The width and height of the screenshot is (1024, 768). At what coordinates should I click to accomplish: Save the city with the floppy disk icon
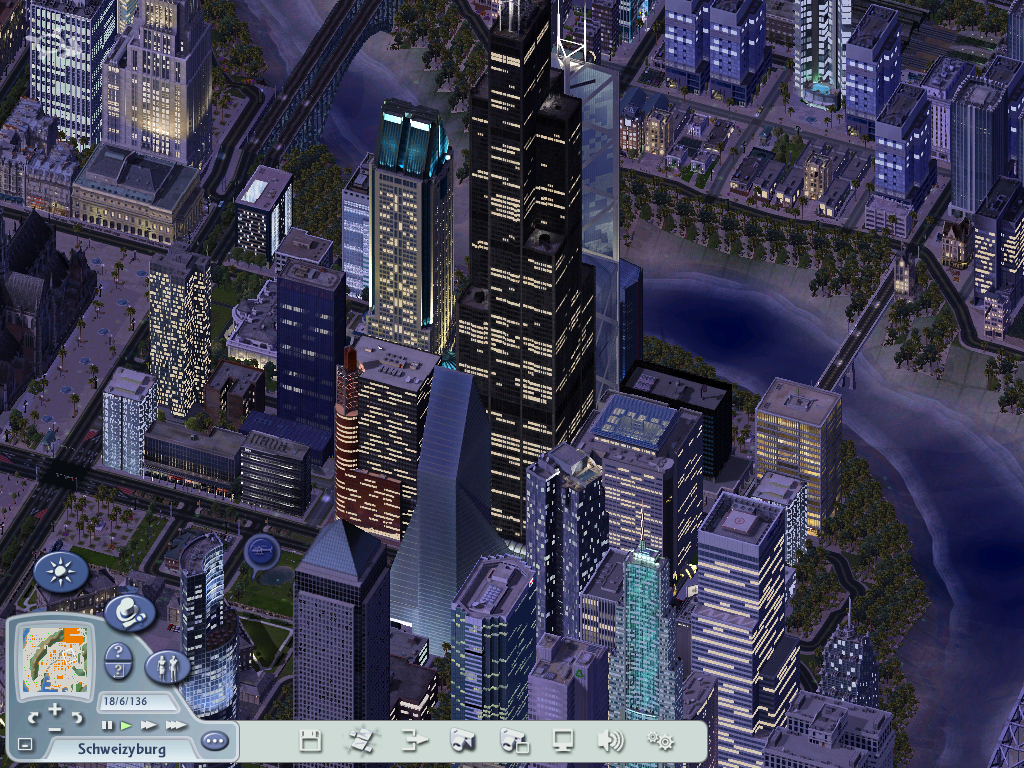tap(311, 741)
